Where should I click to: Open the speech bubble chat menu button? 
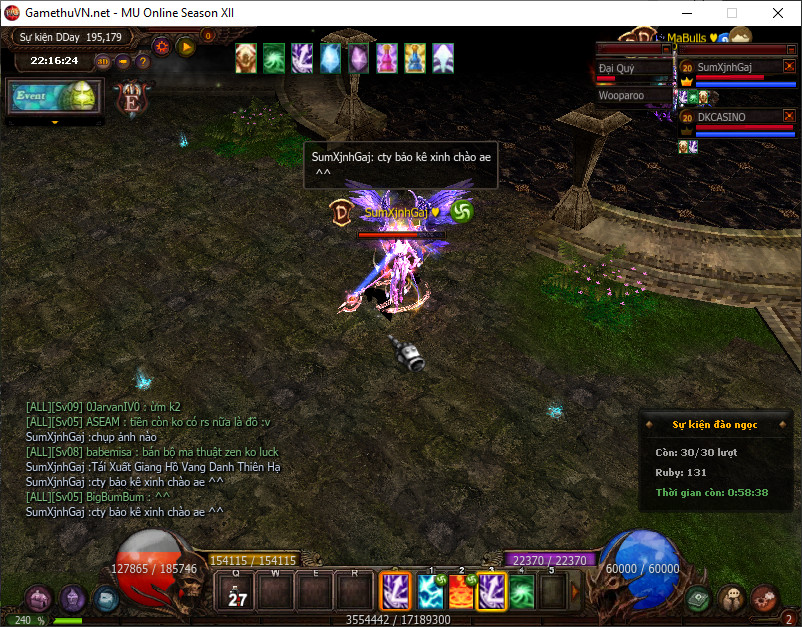[732, 598]
